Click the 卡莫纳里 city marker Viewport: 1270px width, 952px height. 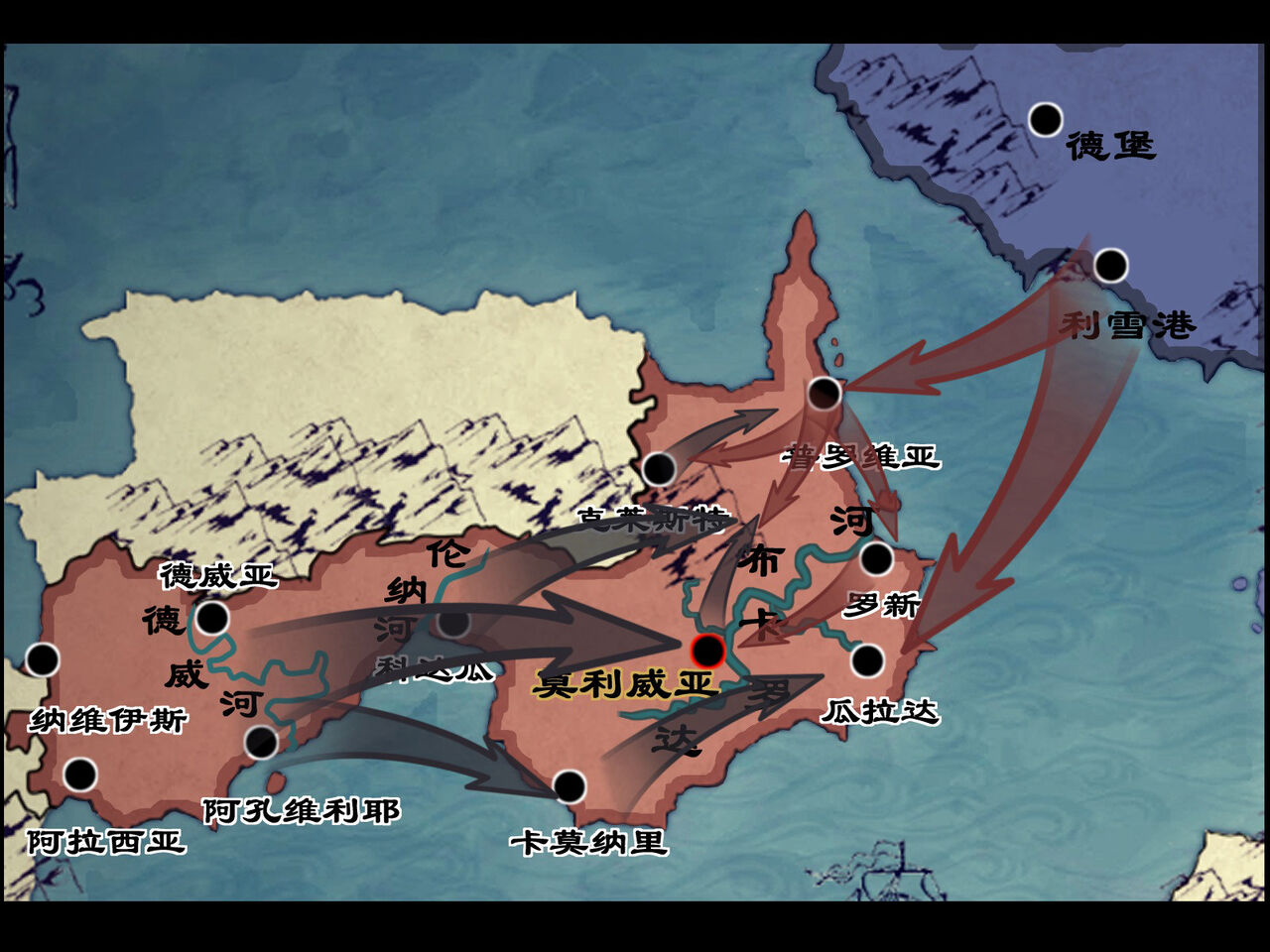[570, 786]
